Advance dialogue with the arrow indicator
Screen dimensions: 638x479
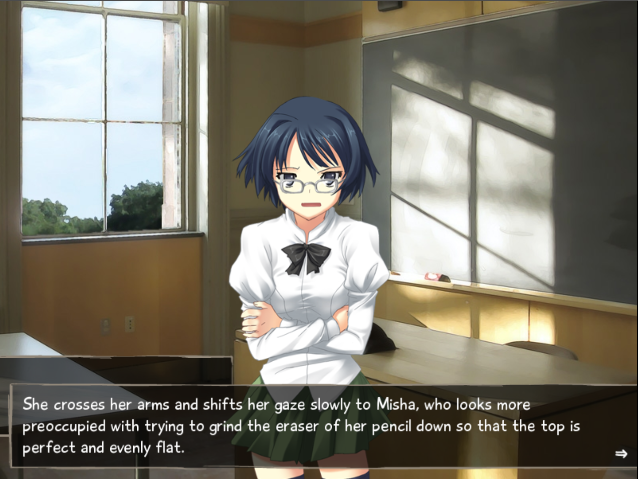pyautogui.click(x=620, y=454)
